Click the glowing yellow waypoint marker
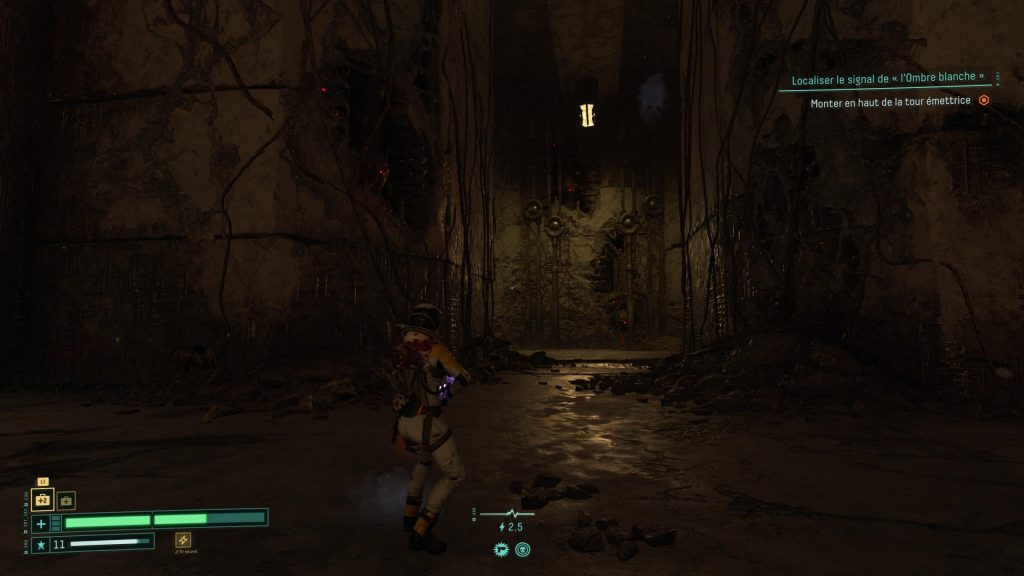This screenshot has width=1024, height=576. (x=588, y=115)
